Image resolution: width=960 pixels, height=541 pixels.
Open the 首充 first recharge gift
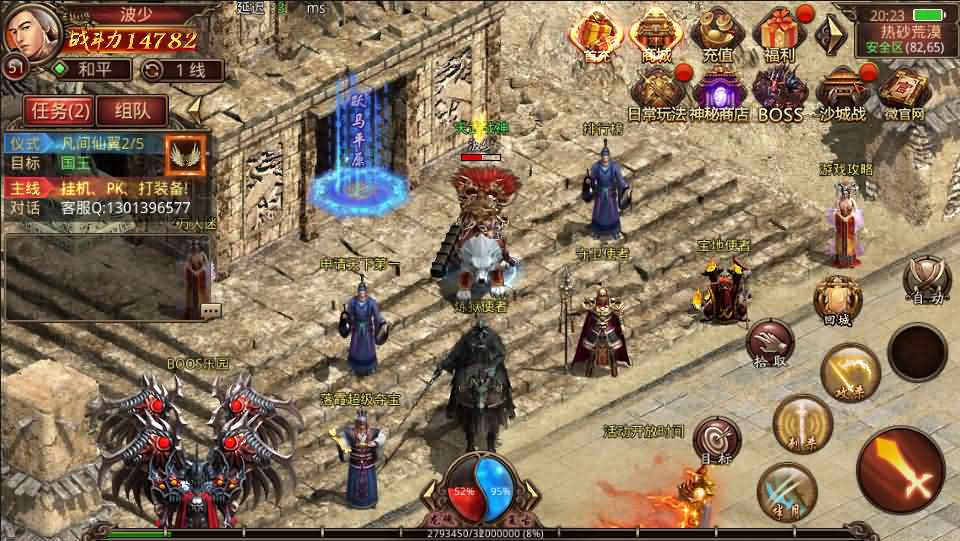coord(596,36)
